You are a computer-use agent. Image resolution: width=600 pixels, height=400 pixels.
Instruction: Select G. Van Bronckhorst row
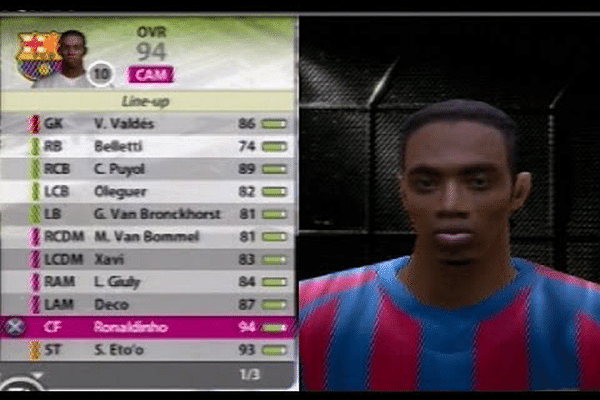150,214
